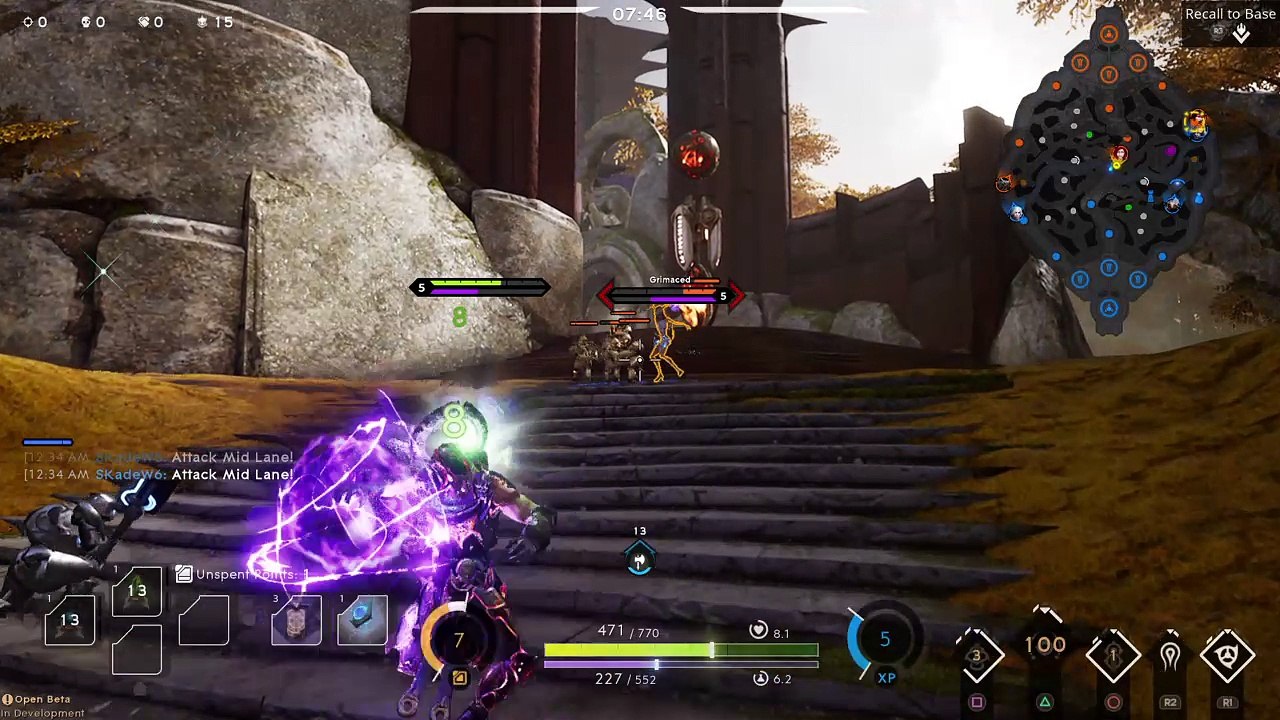Use the flame-drop ability icon
This screenshot has height=720, width=1280.
1170,656
